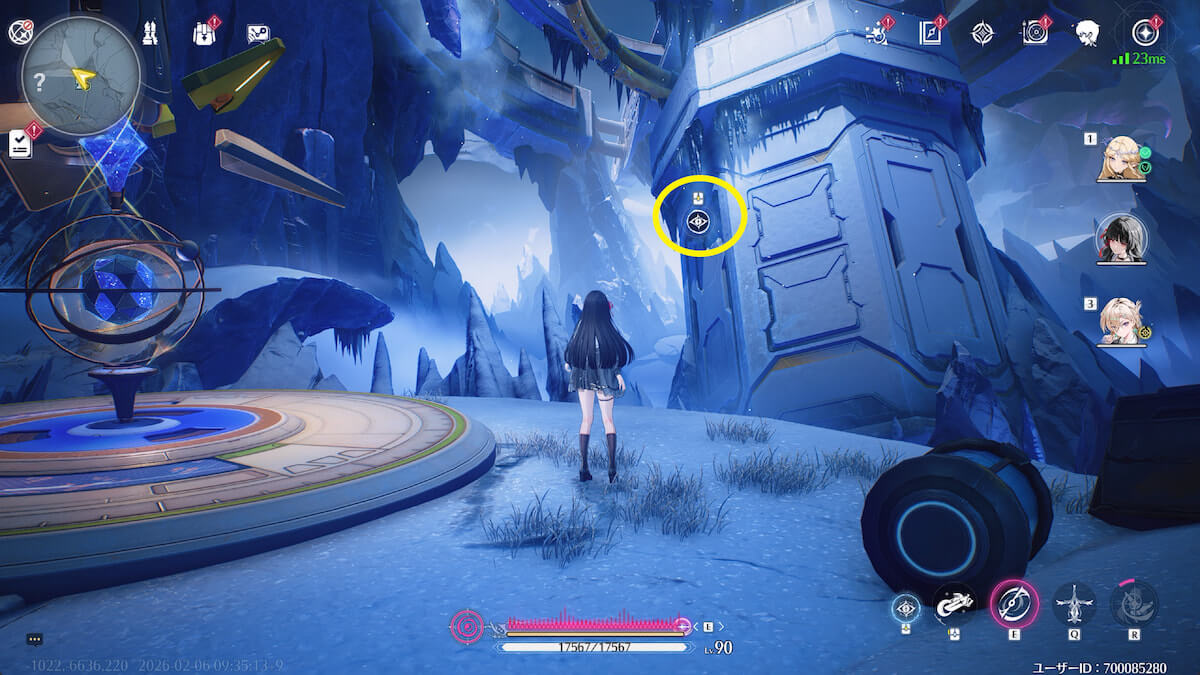Screen dimensions: 1200x675
Task: Open the sparkle circle main menu icon
Action: 1144,33
